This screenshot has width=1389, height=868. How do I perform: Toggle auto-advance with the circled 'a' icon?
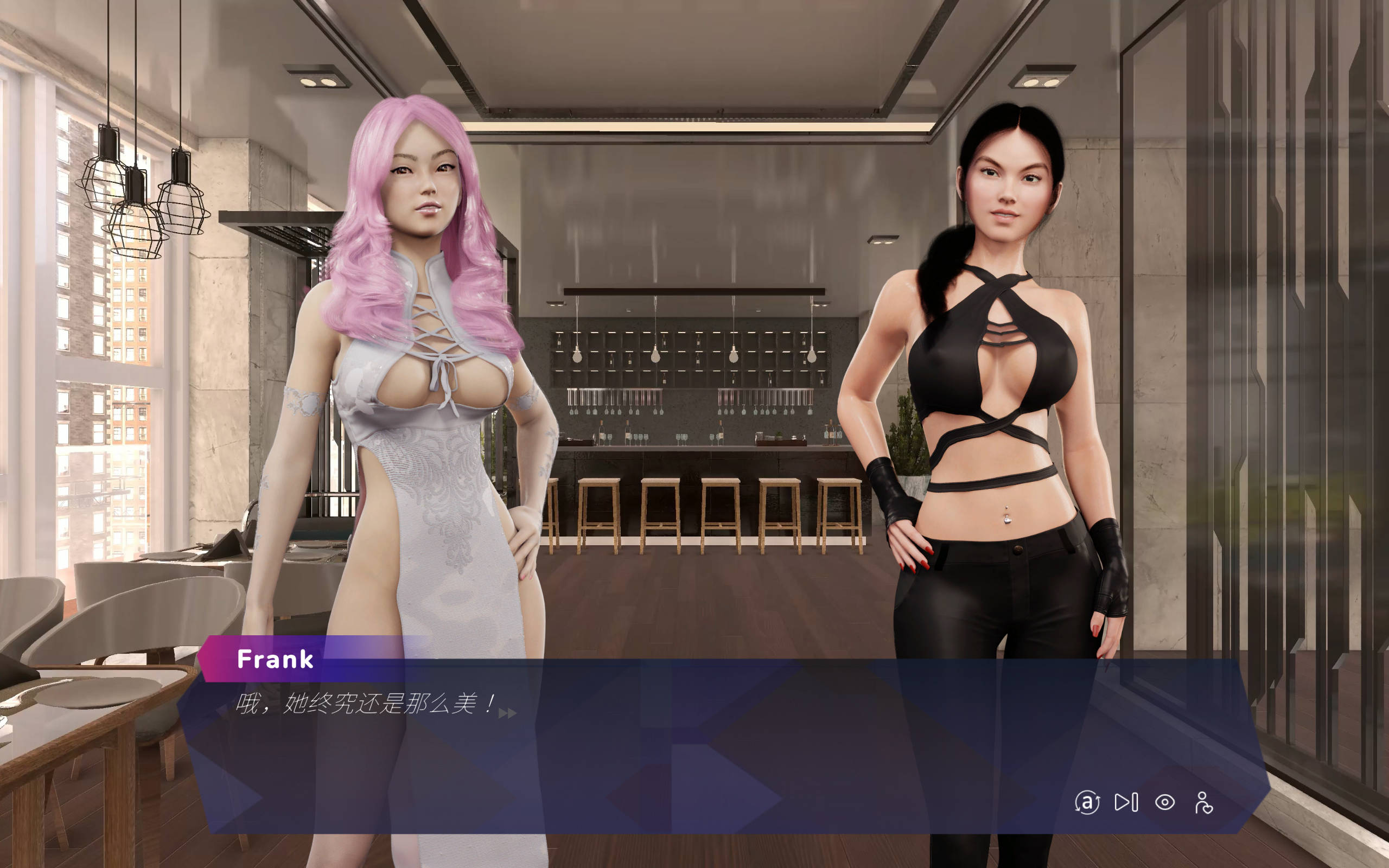coord(1087,802)
